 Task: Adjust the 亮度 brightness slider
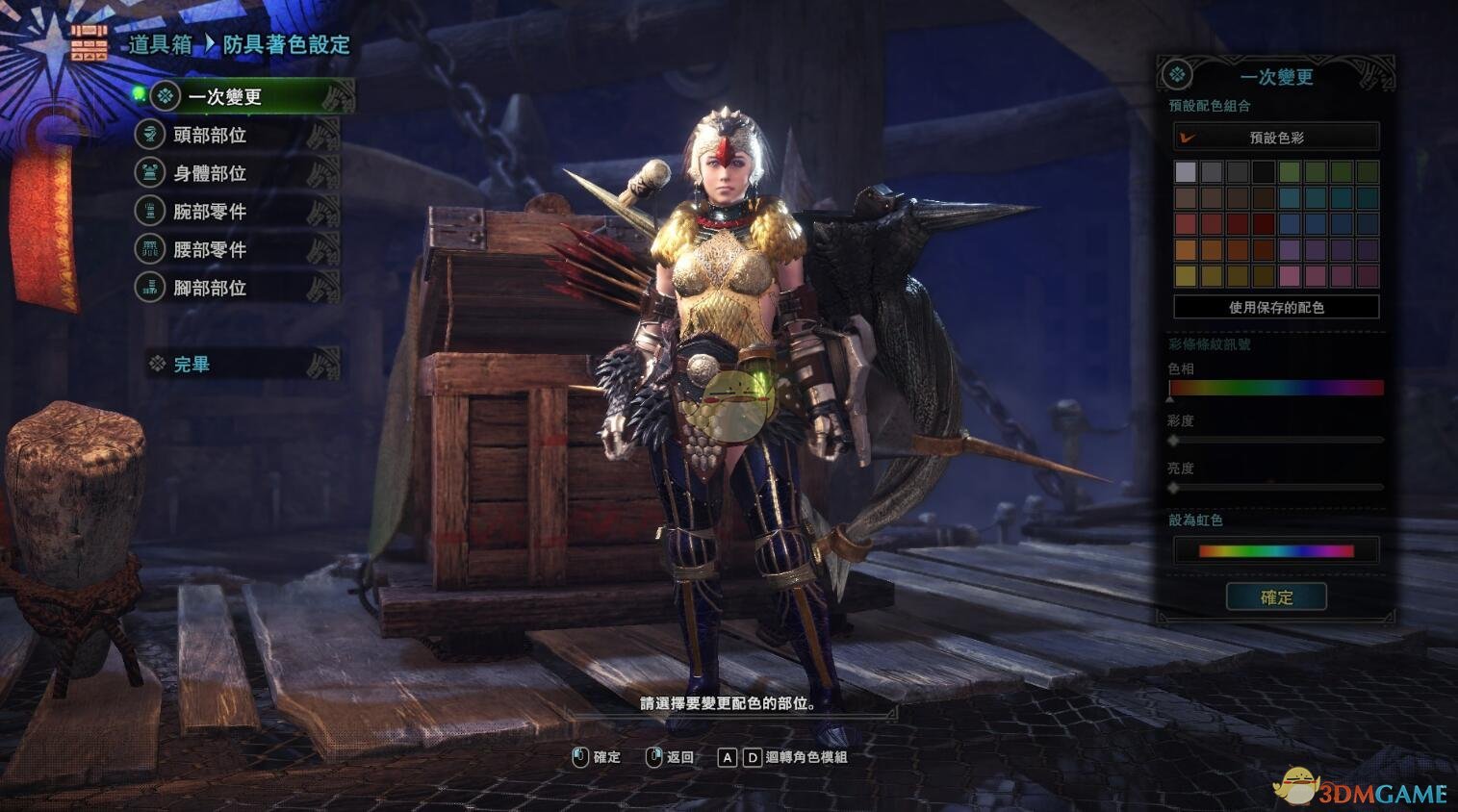[x=1276, y=488]
